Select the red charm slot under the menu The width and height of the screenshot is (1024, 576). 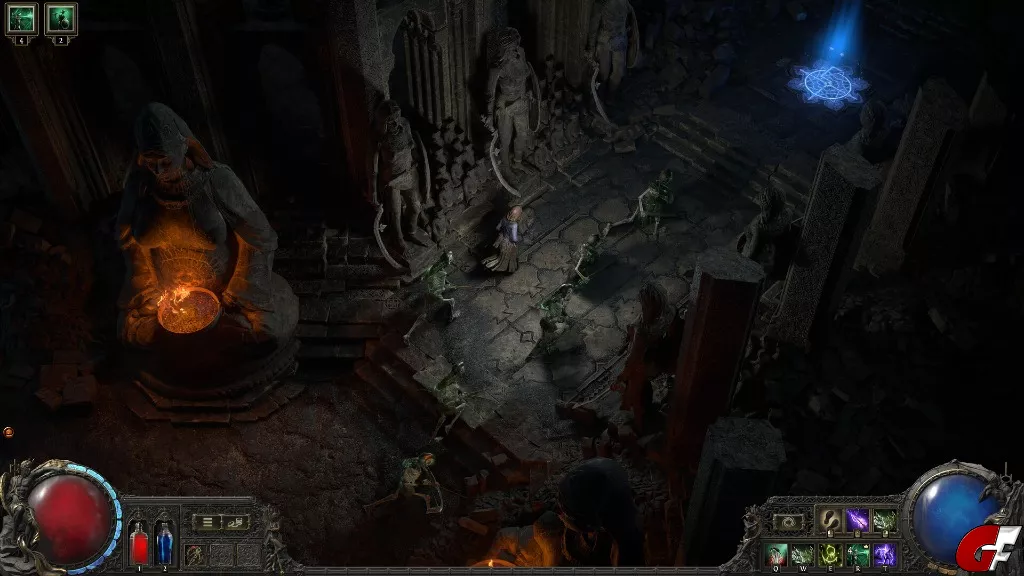tap(195, 553)
